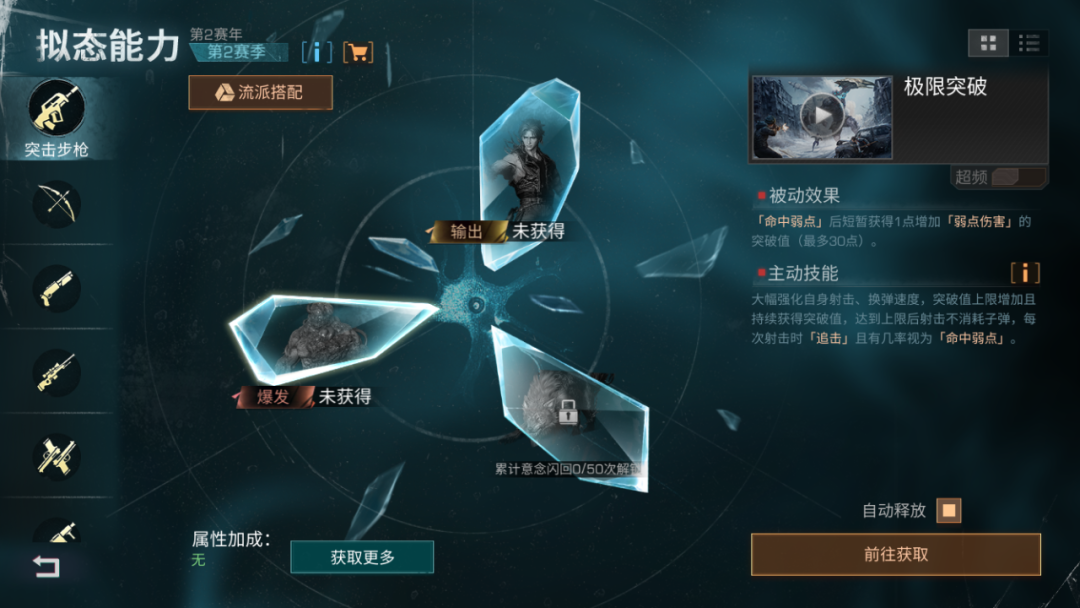Open the dual pistols weapon category

coord(56,455)
